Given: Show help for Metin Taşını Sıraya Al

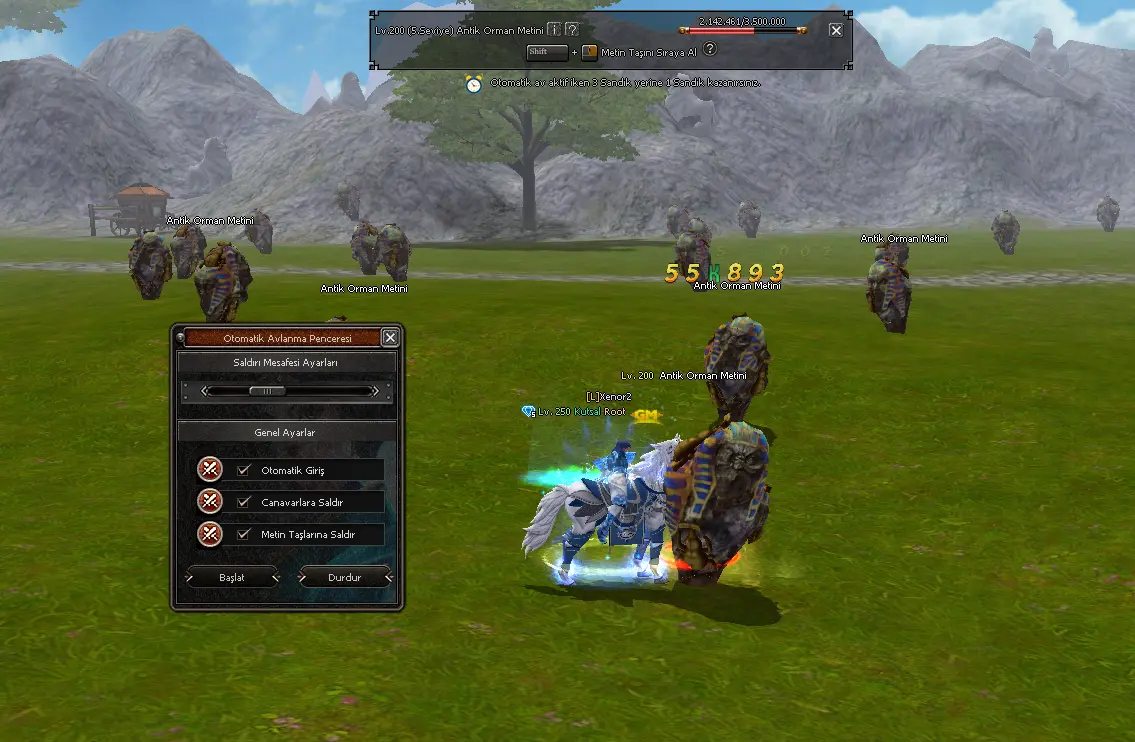Looking at the screenshot, I should coord(710,49).
